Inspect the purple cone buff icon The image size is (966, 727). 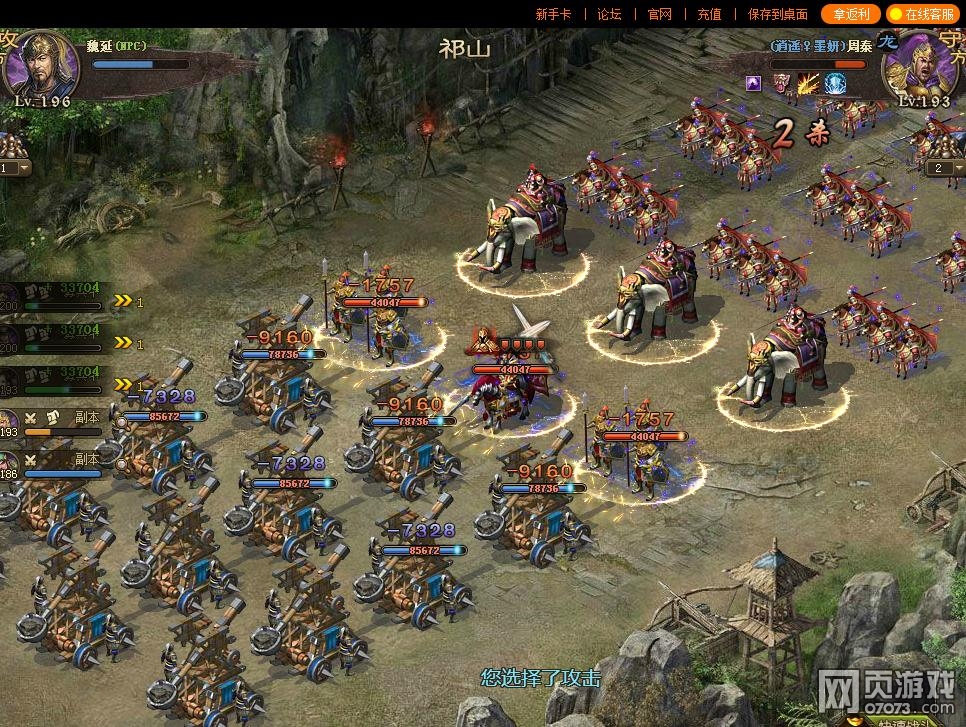tap(753, 83)
